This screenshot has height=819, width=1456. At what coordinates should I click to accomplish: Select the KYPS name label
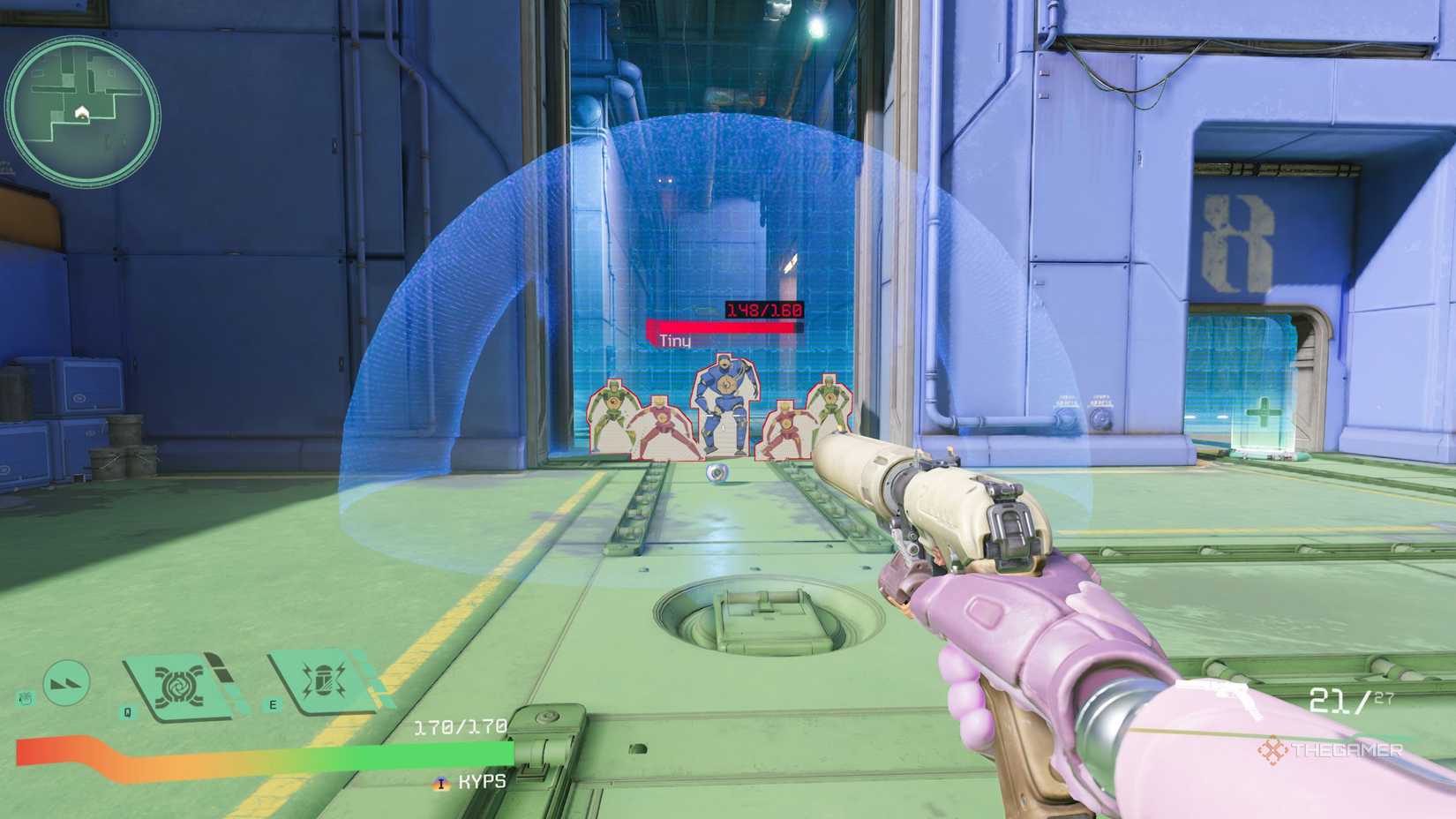click(x=481, y=781)
